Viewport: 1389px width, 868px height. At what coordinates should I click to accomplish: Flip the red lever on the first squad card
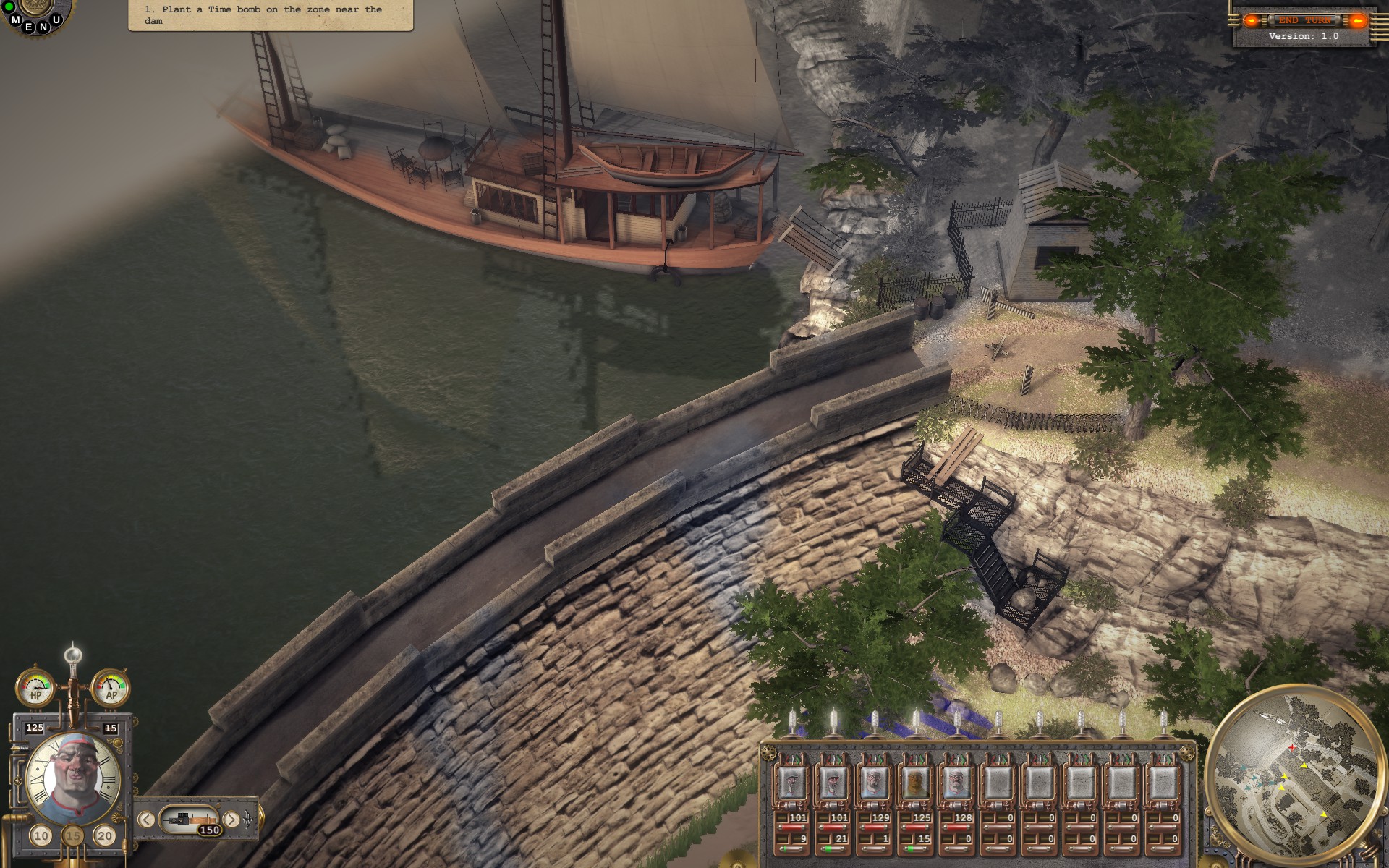pos(786,760)
